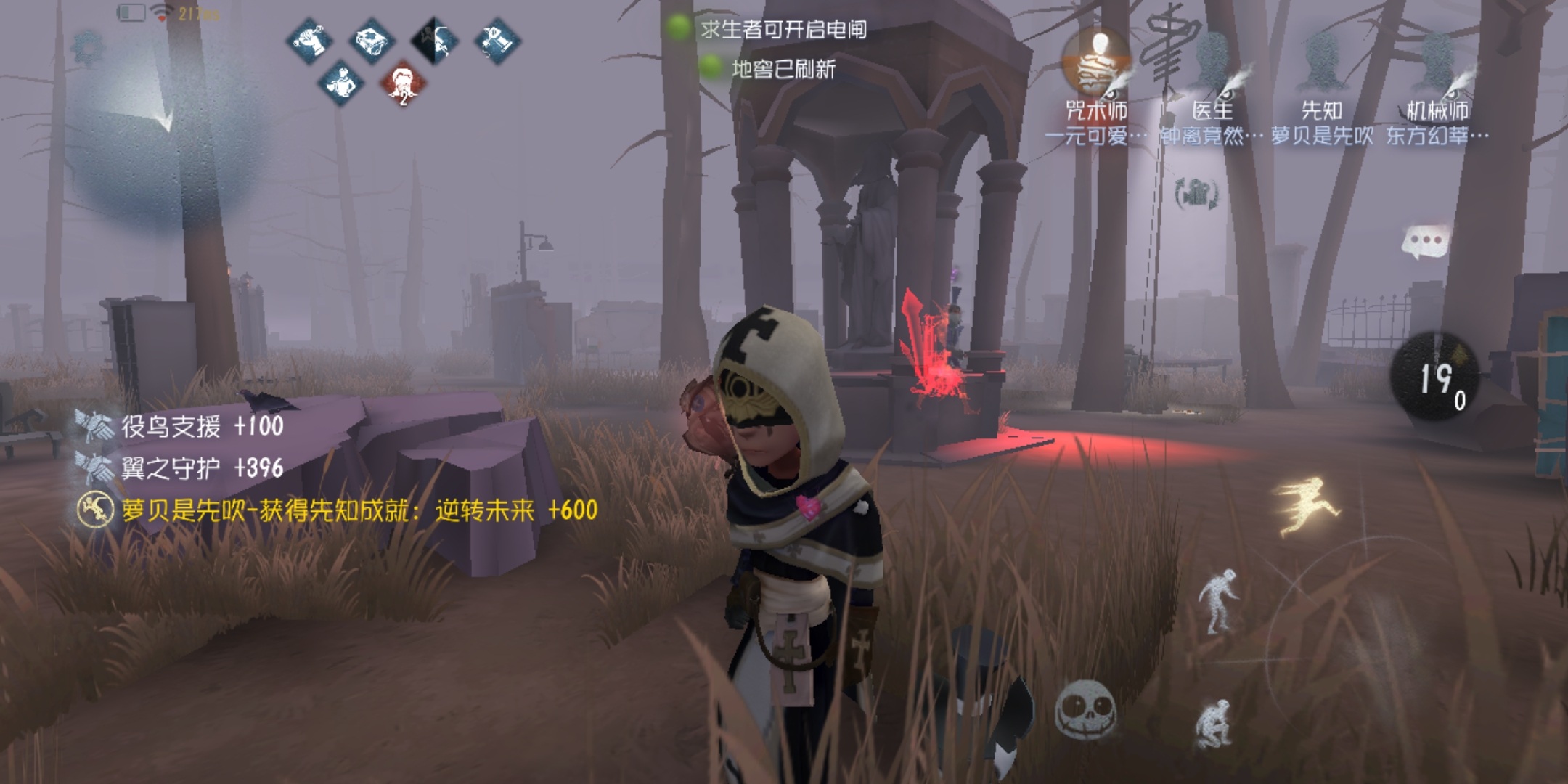Screen dimensions: 1568x784
Task: Select the book talent icon
Action: point(372,40)
